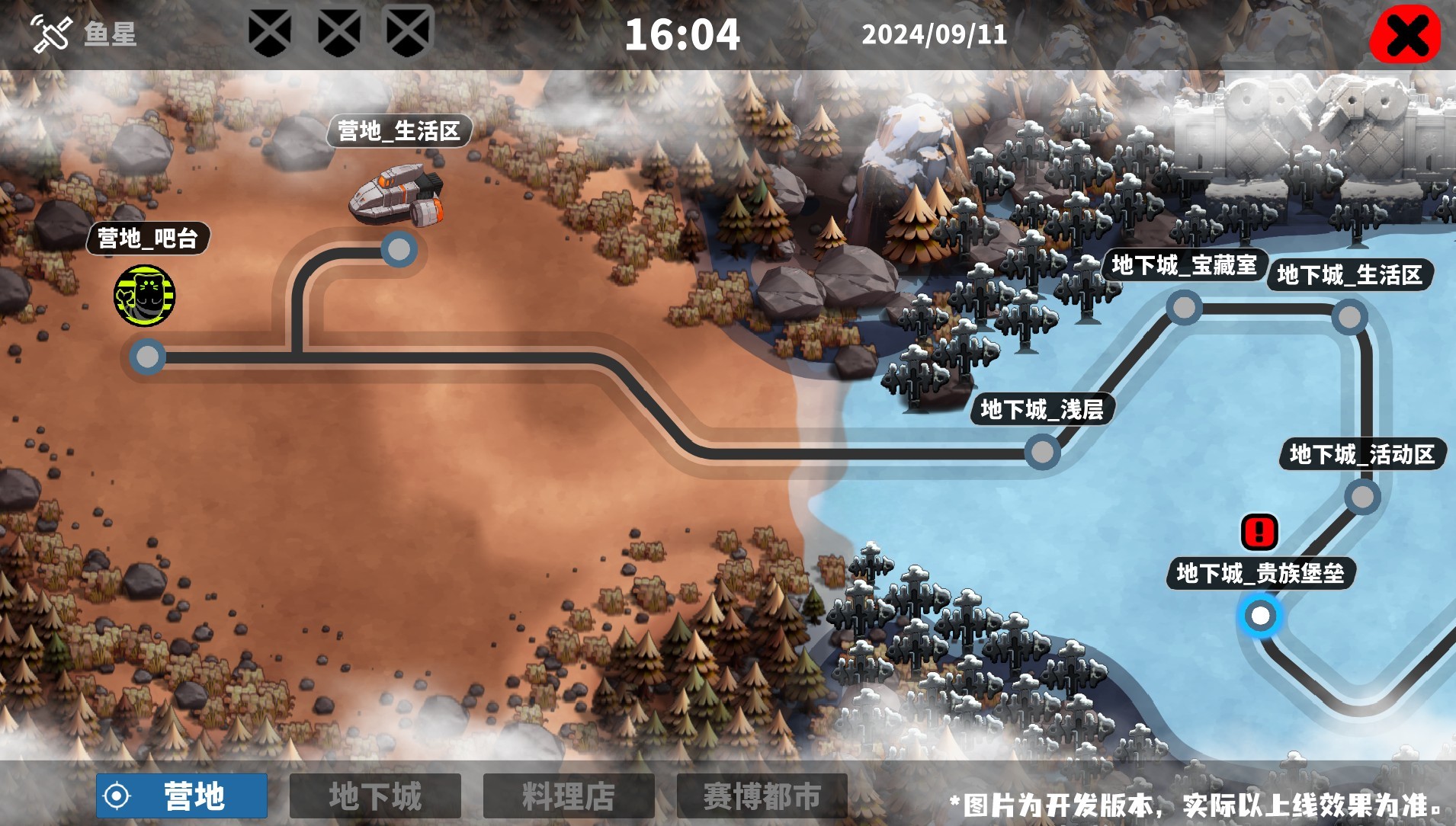This screenshot has height=826, width=1456.
Task: Open the 地下城 tab
Action: [x=375, y=796]
